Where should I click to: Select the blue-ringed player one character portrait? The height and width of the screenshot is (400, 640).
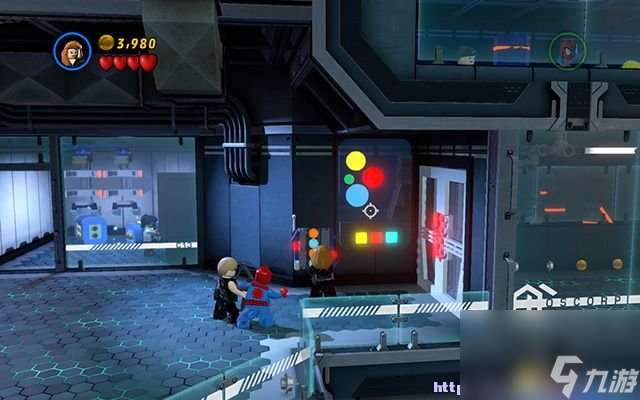click(73, 50)
